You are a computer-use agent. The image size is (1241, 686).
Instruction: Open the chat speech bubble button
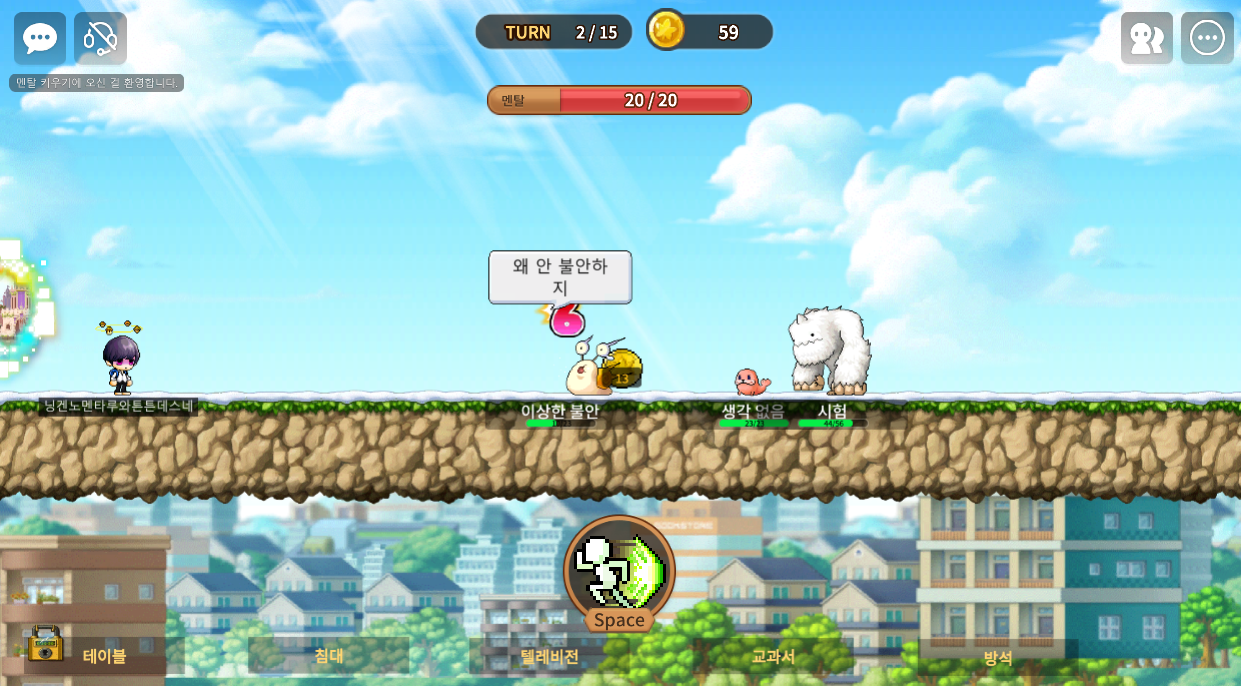[40, 38]
